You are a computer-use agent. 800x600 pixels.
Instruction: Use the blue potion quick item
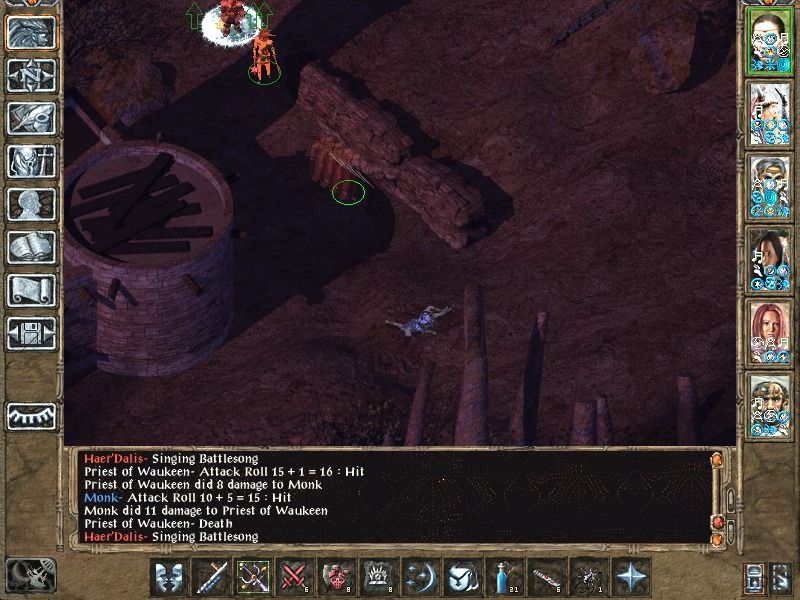point(505,577)
